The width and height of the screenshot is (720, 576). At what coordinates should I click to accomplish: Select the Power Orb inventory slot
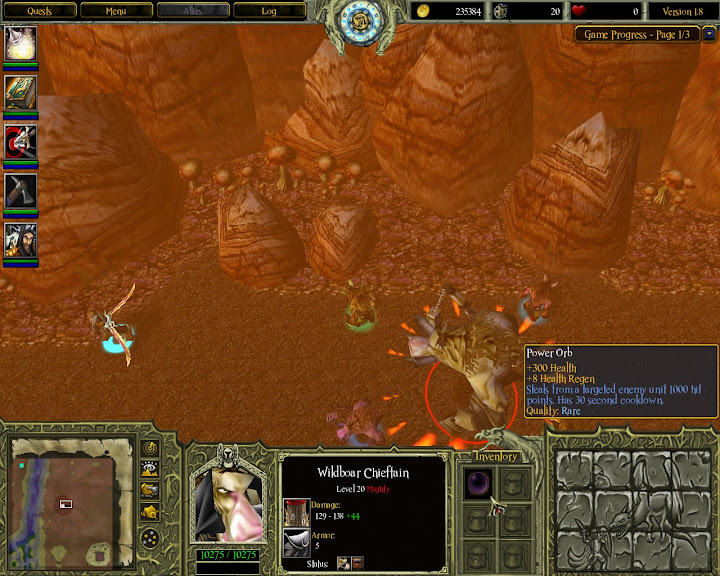point(478,482)
